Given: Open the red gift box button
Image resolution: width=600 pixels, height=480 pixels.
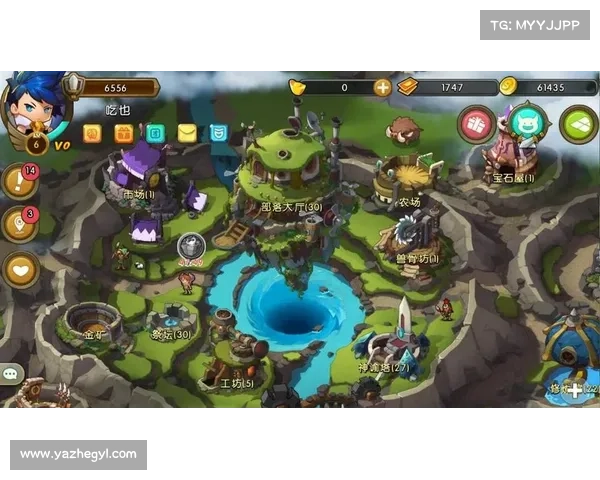Looking at the screenshot, I should pos(477,125).
